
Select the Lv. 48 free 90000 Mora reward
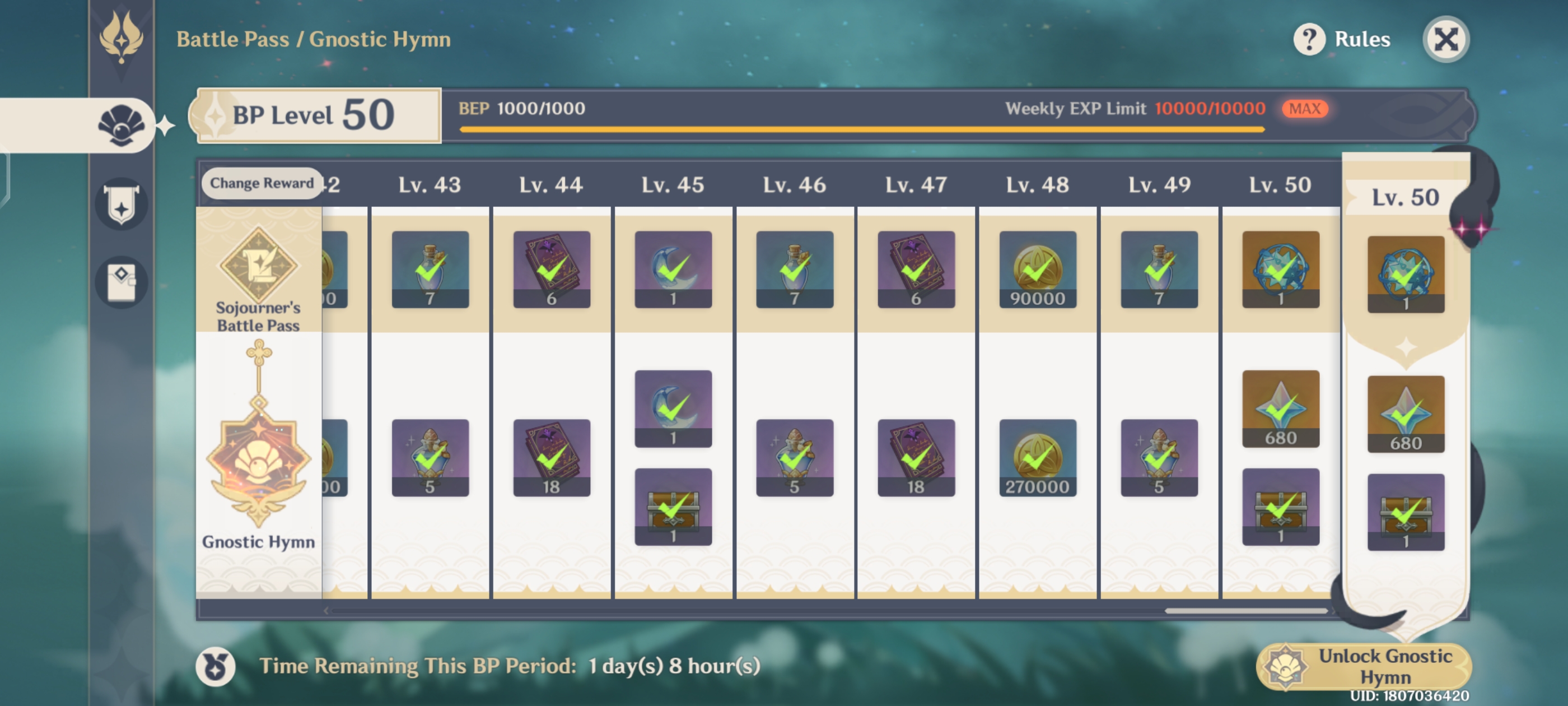1037,270
